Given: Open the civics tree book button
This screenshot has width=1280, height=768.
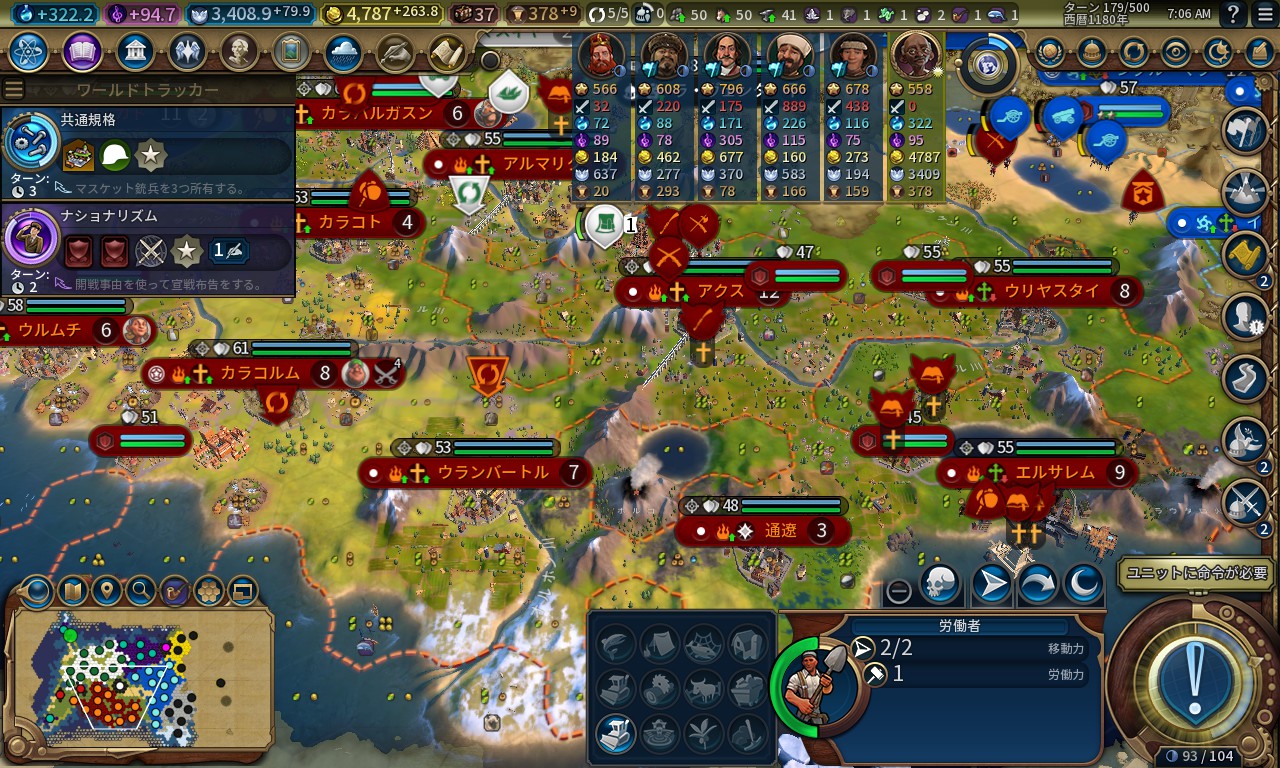Looking at the screenshot, I should coord(82,50).
